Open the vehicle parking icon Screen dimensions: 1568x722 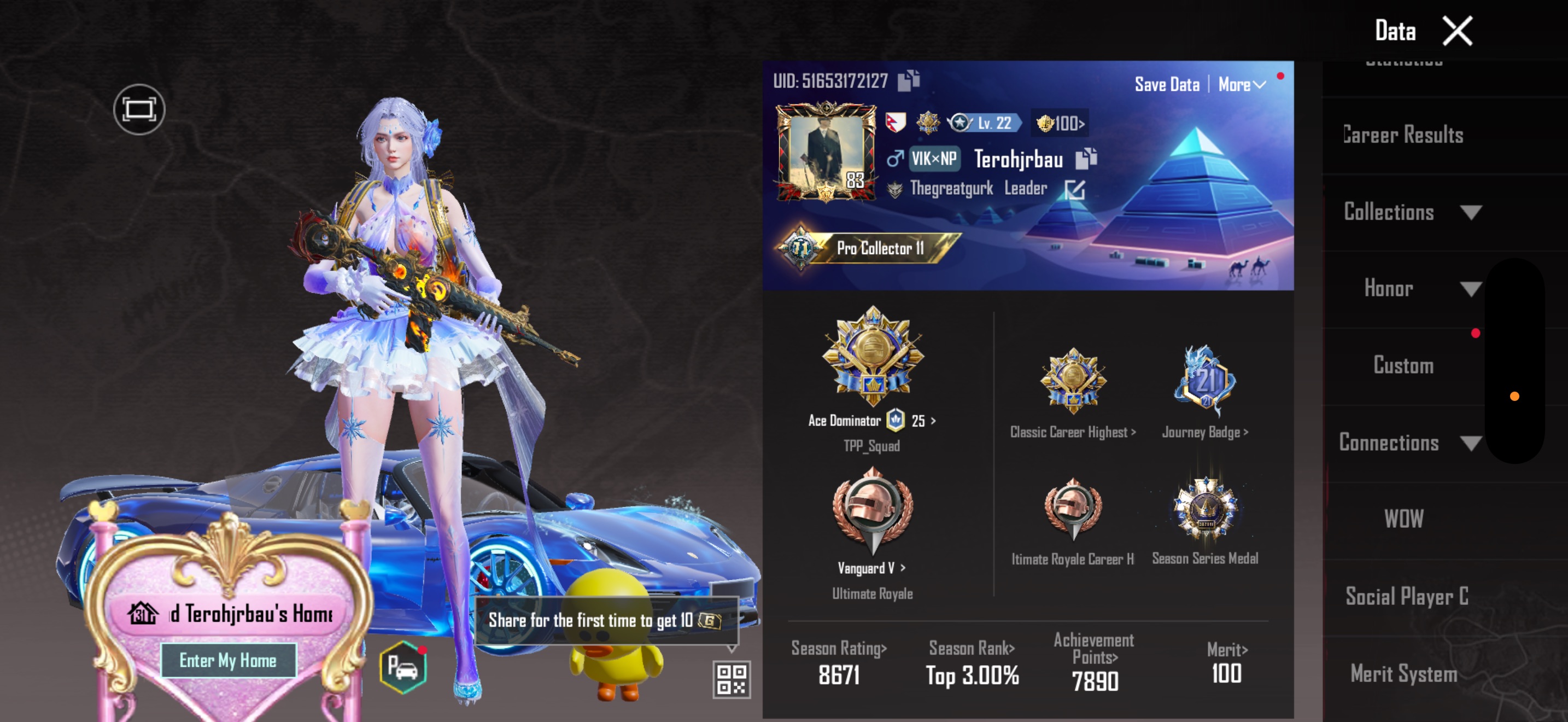(402, 668)
